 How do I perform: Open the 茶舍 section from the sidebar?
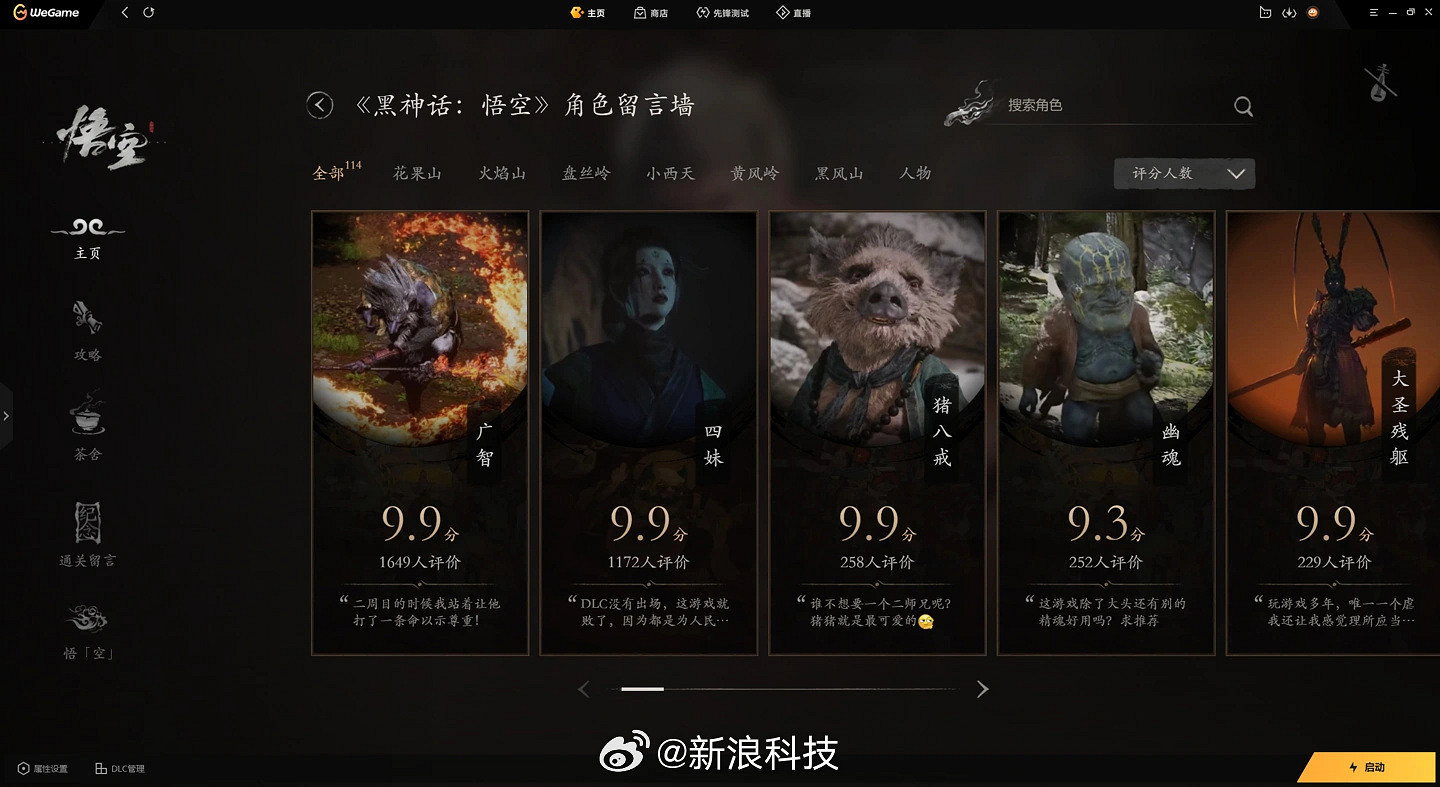tap(87, 430)
